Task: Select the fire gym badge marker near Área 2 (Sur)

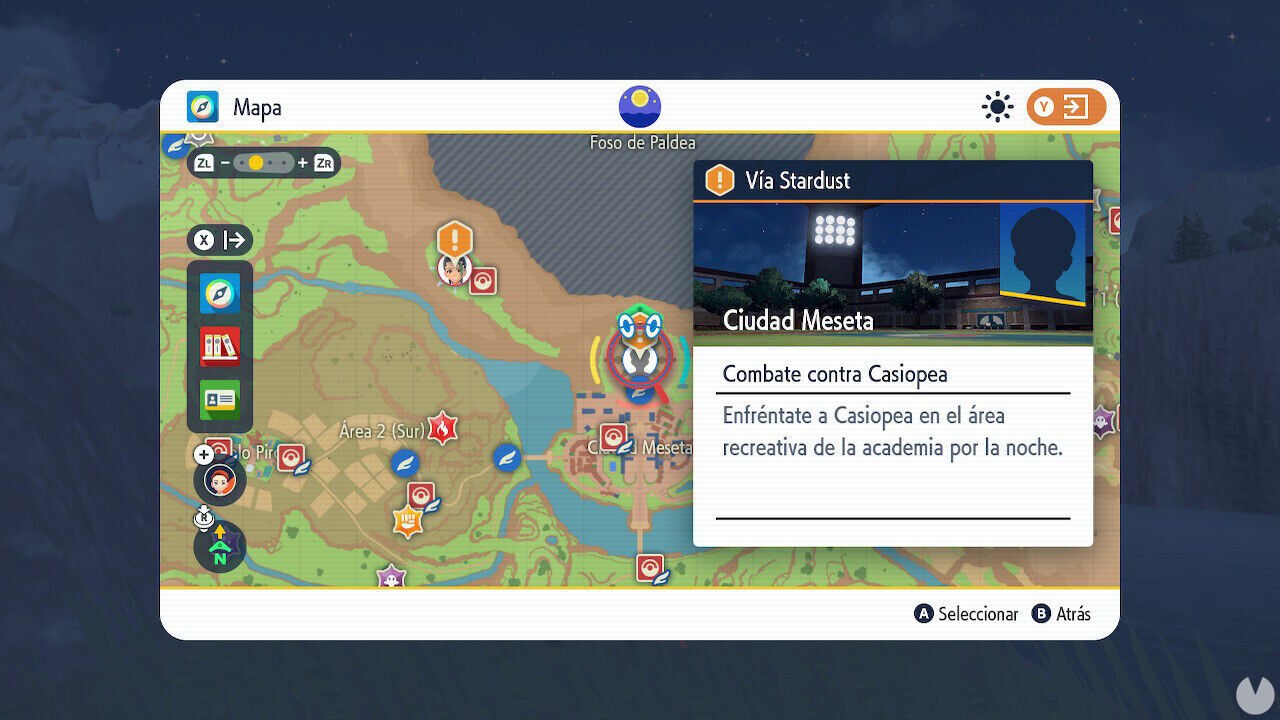Action: click(440, 427)
